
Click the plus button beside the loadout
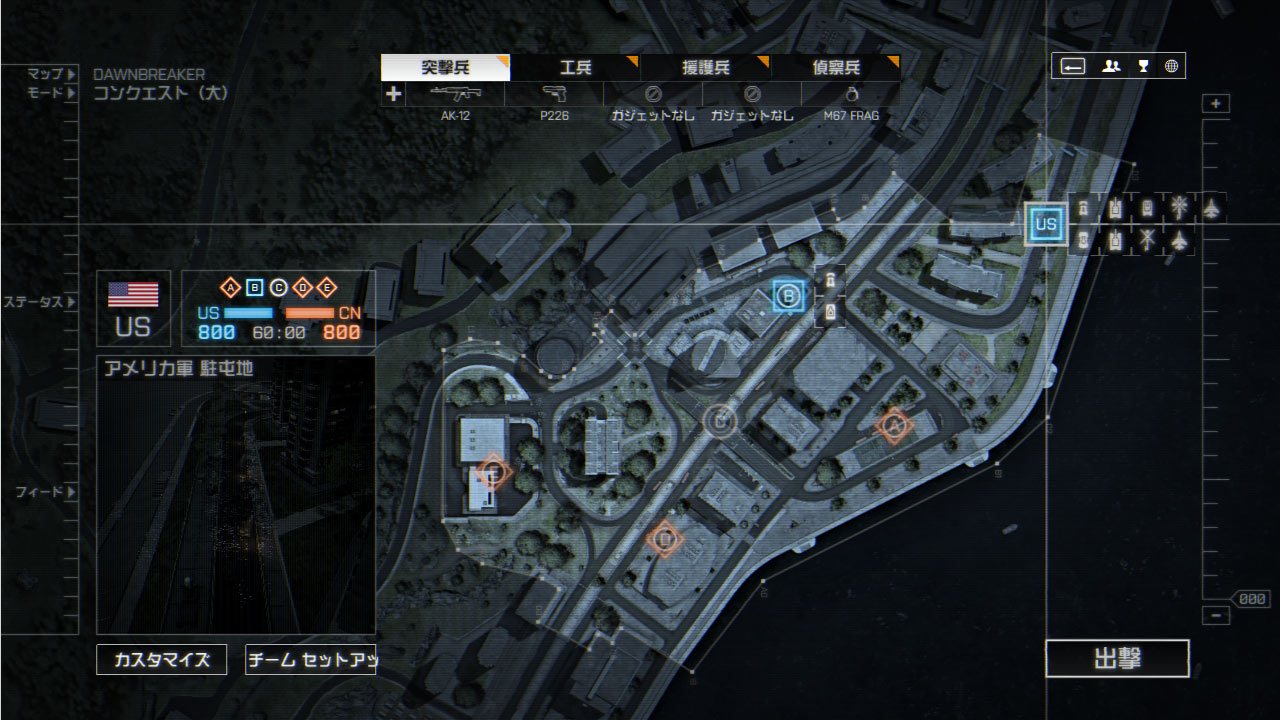tap(394, 94)
